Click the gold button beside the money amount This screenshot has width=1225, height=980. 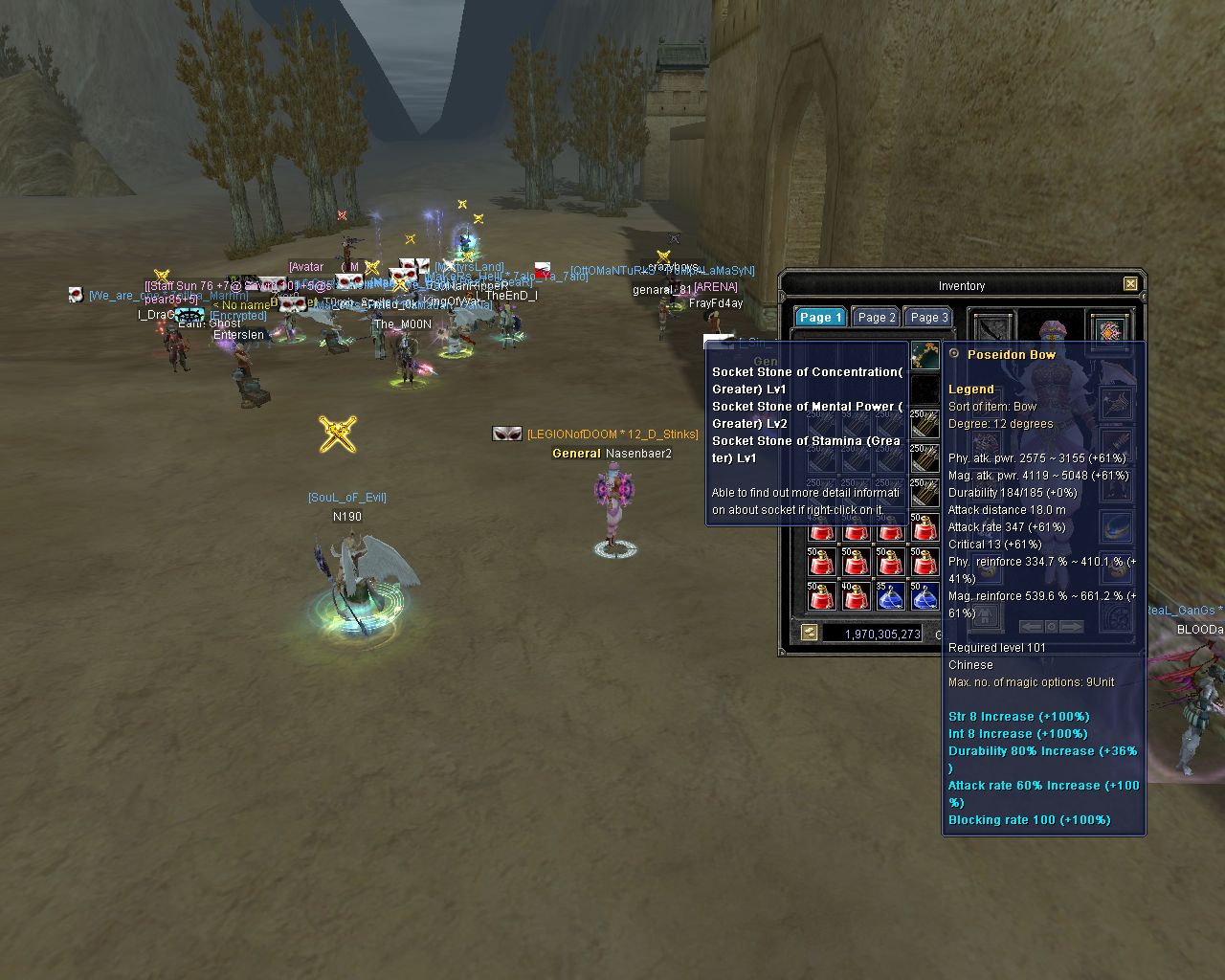(x=810, y=633)
